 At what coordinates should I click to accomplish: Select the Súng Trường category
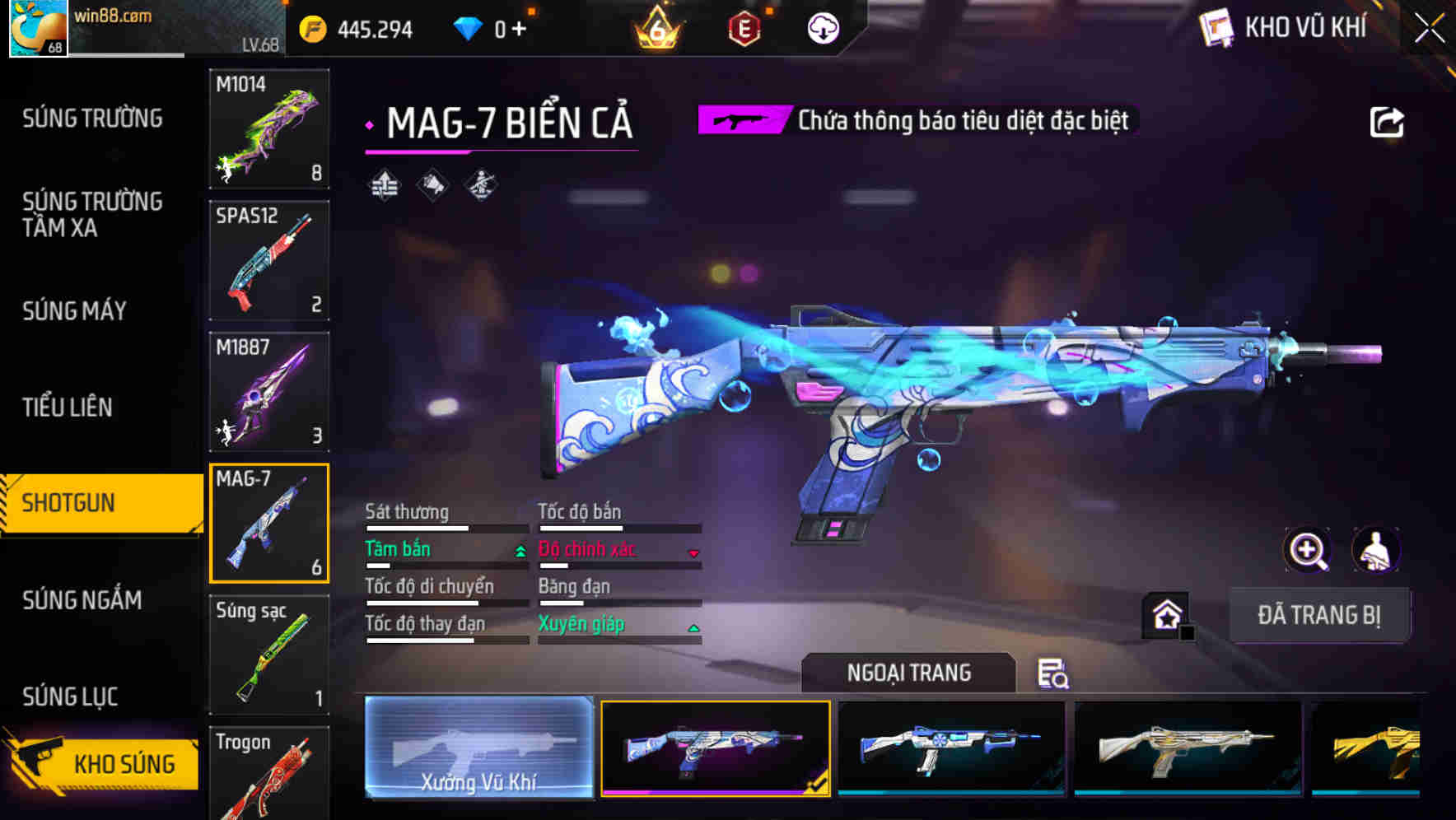click(92, 119)
